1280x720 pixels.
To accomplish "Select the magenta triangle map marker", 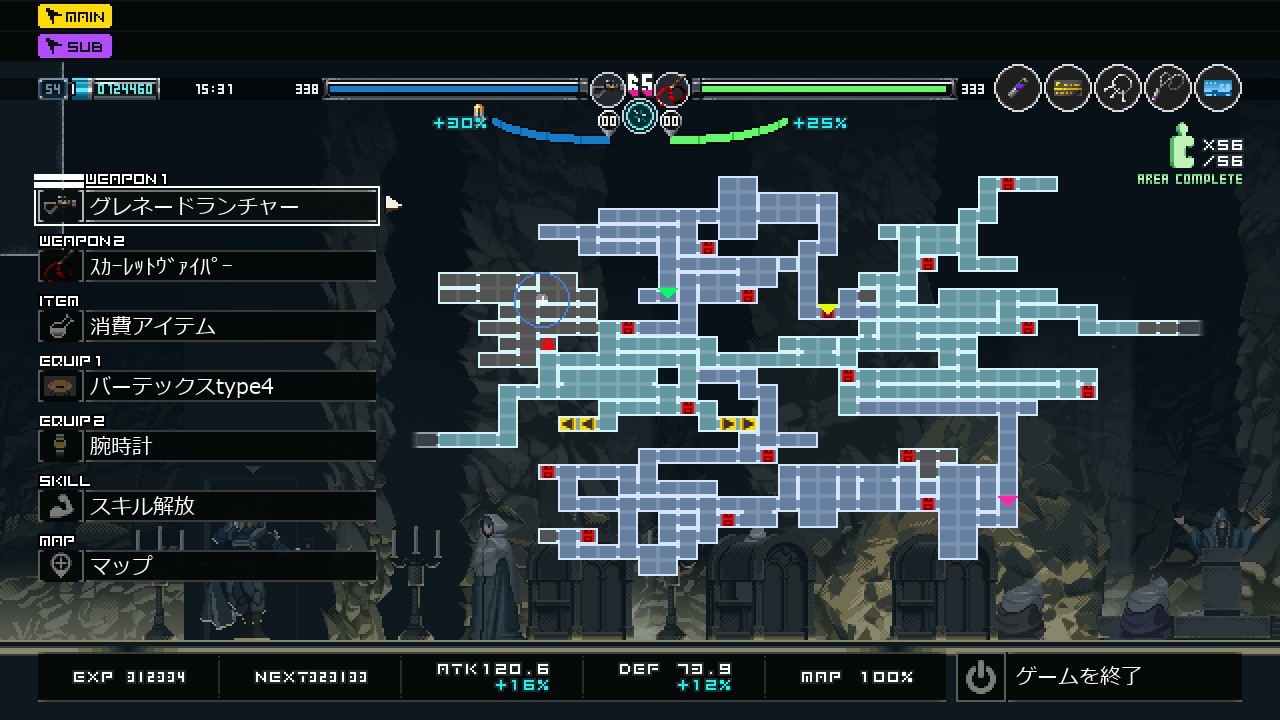I will (1007, 500).
